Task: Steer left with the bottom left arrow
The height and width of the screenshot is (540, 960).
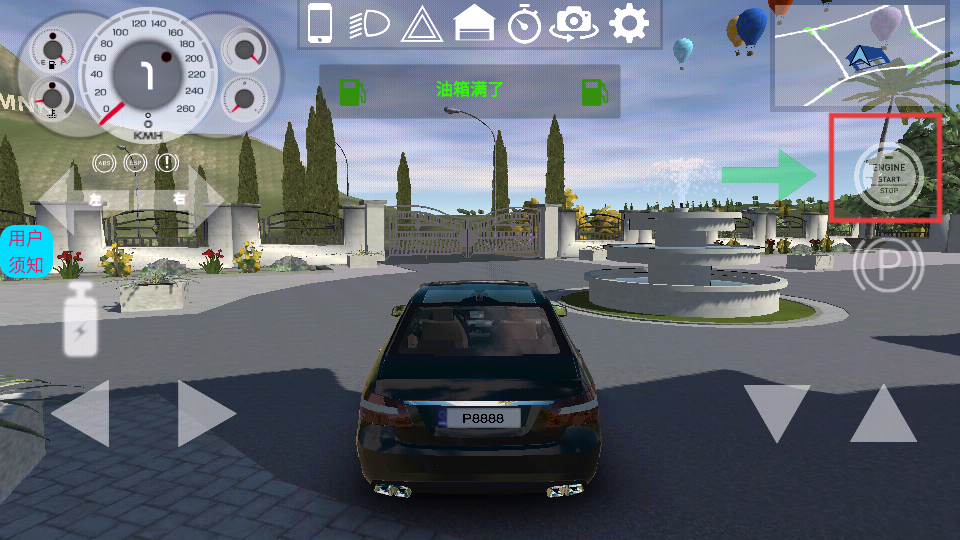Action: pyautogui.click(x=80, y=413)
